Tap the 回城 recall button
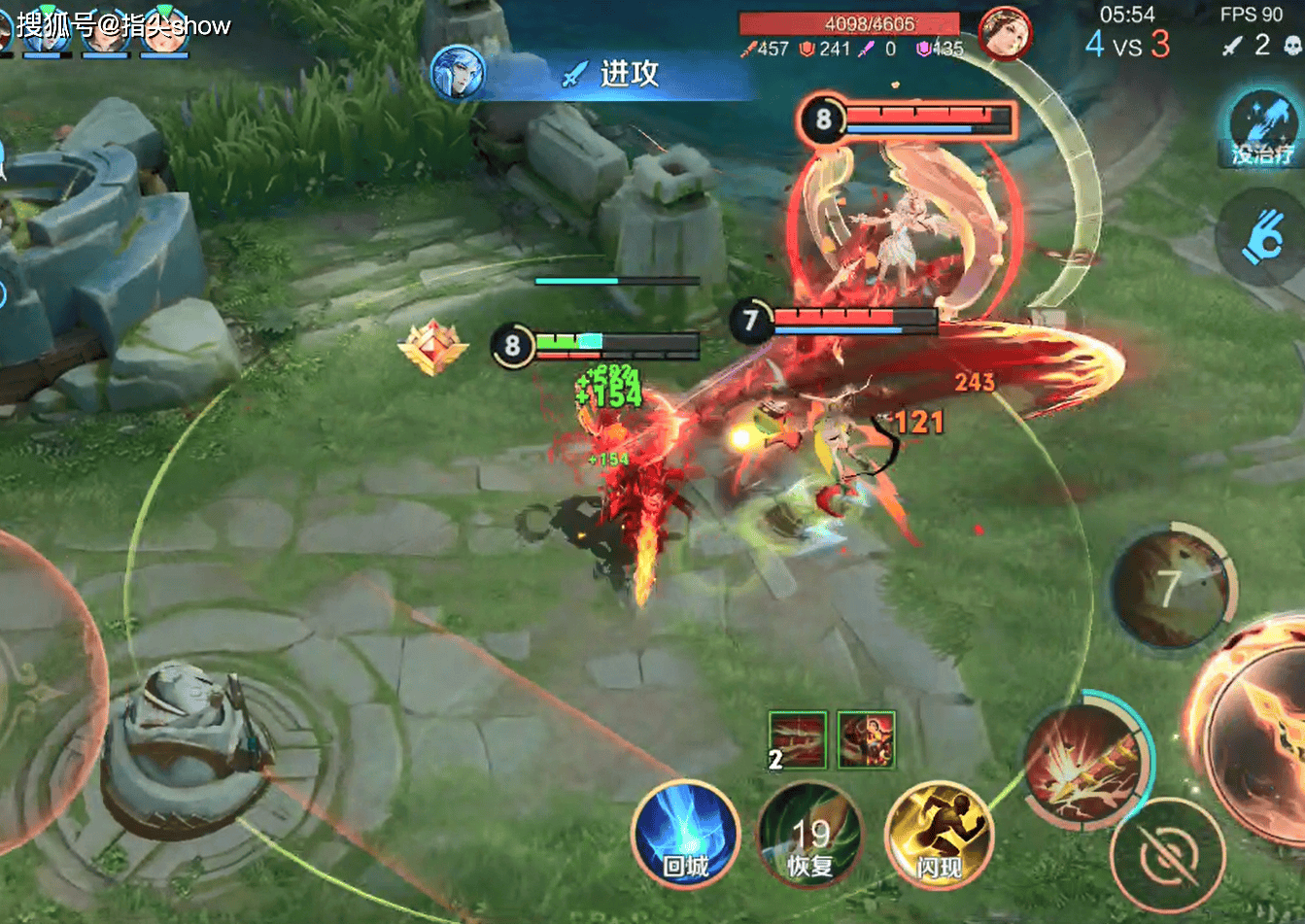Viewport: 1305px width, 924px height. (x=685, y=835)
